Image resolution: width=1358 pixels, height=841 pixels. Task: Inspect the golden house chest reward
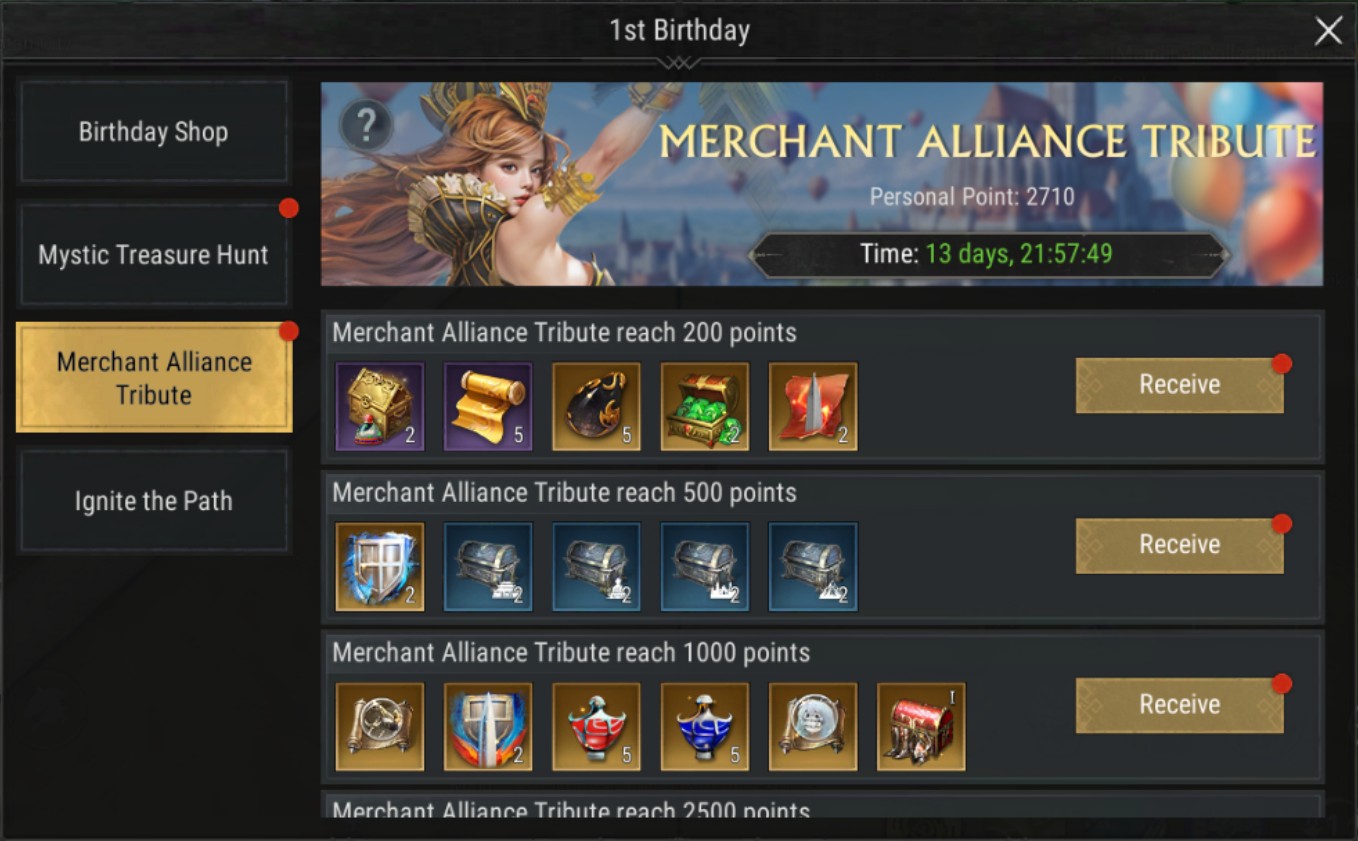[x=380, y=407]
